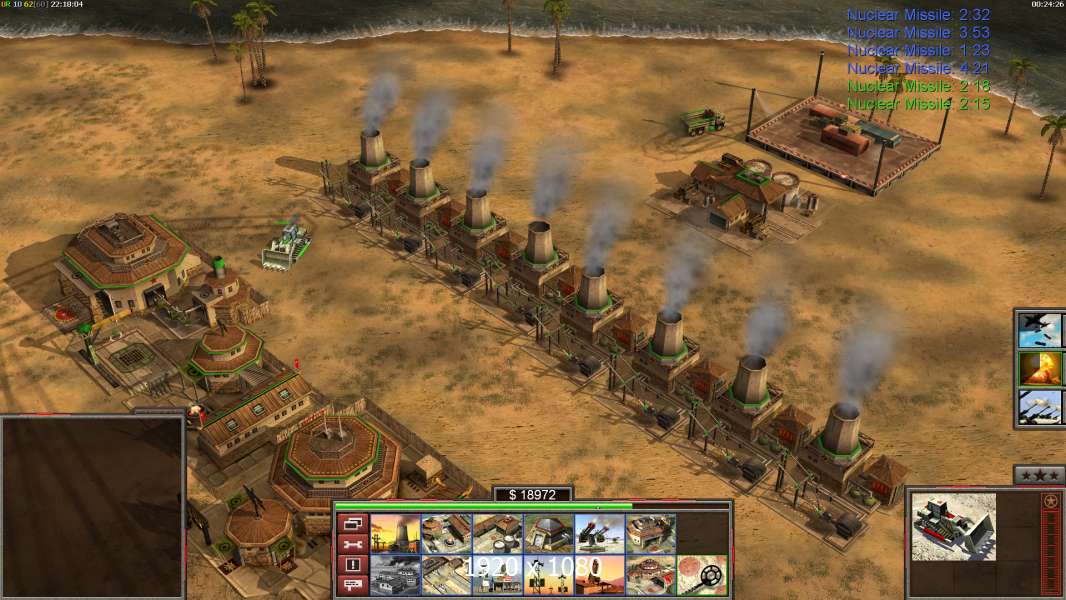
Task: Build a Supply Center from the command bar
Action: click(x=497, y=534)
